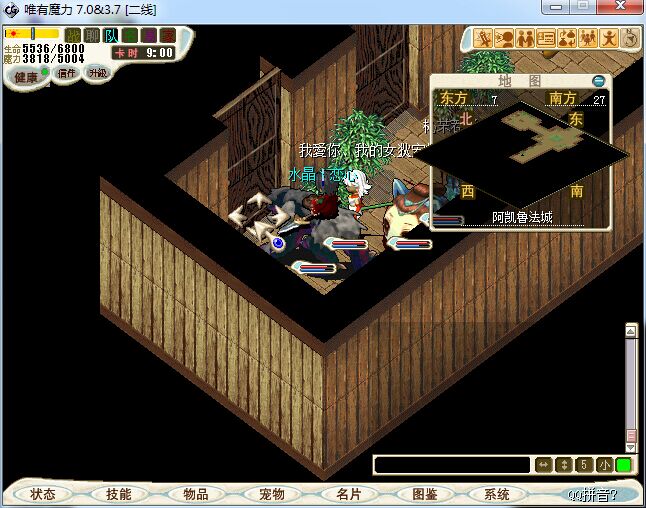Viewport: 646px width, 508px height.
Task: Click the 小 font size chat button
Action: click(605, 465)
